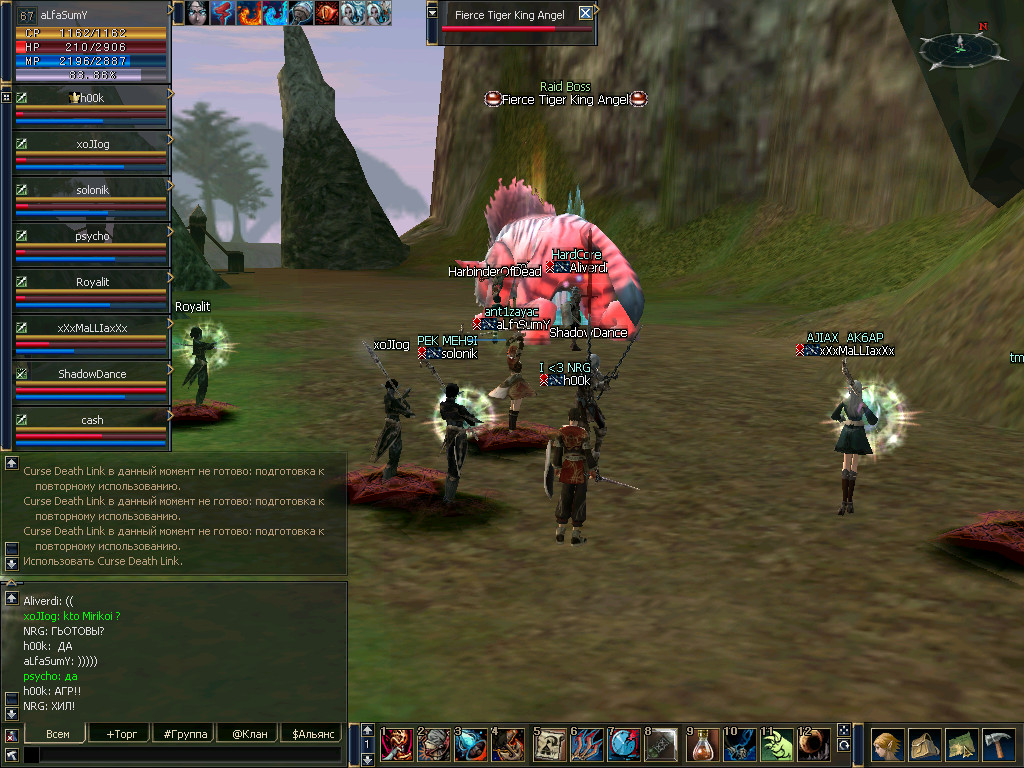Image resolution: width=1024 pixels, height=768 pixels.
Task: Open the hammer icon menu
Action: (x=999, y=745)
